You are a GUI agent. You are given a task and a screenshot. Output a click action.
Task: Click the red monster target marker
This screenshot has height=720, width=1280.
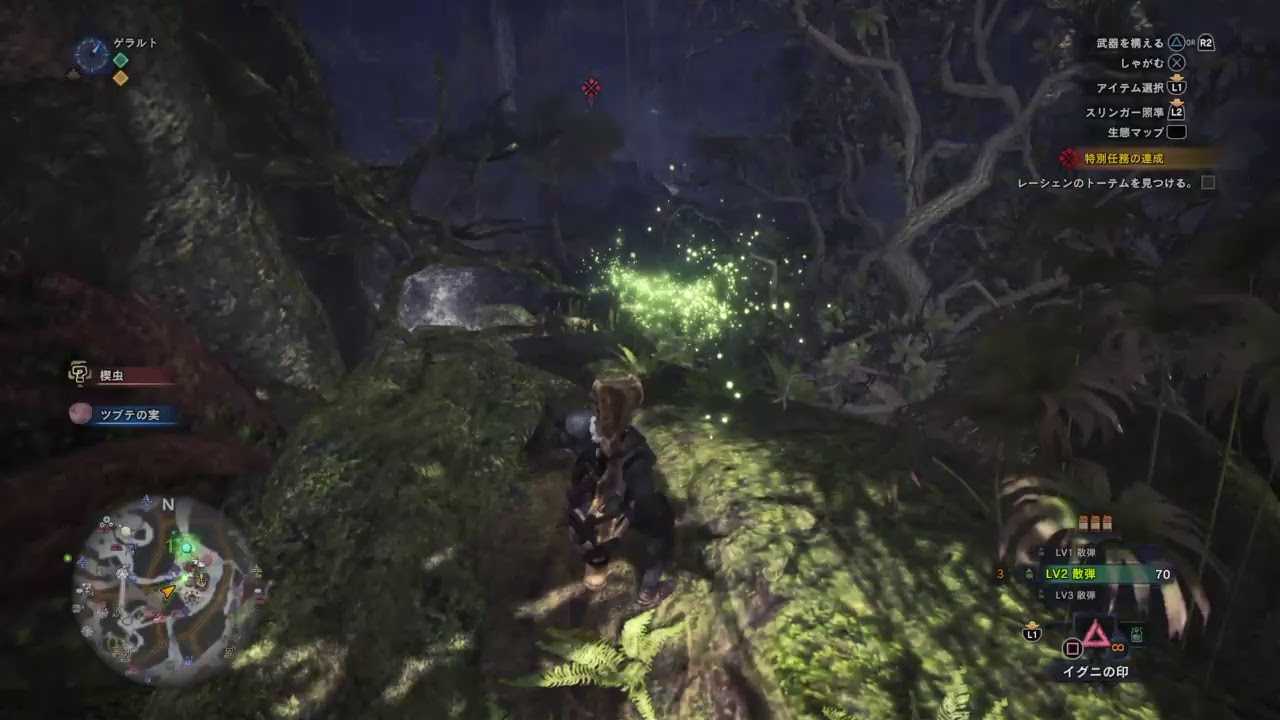pyautogui.click(x=591, y=89)
